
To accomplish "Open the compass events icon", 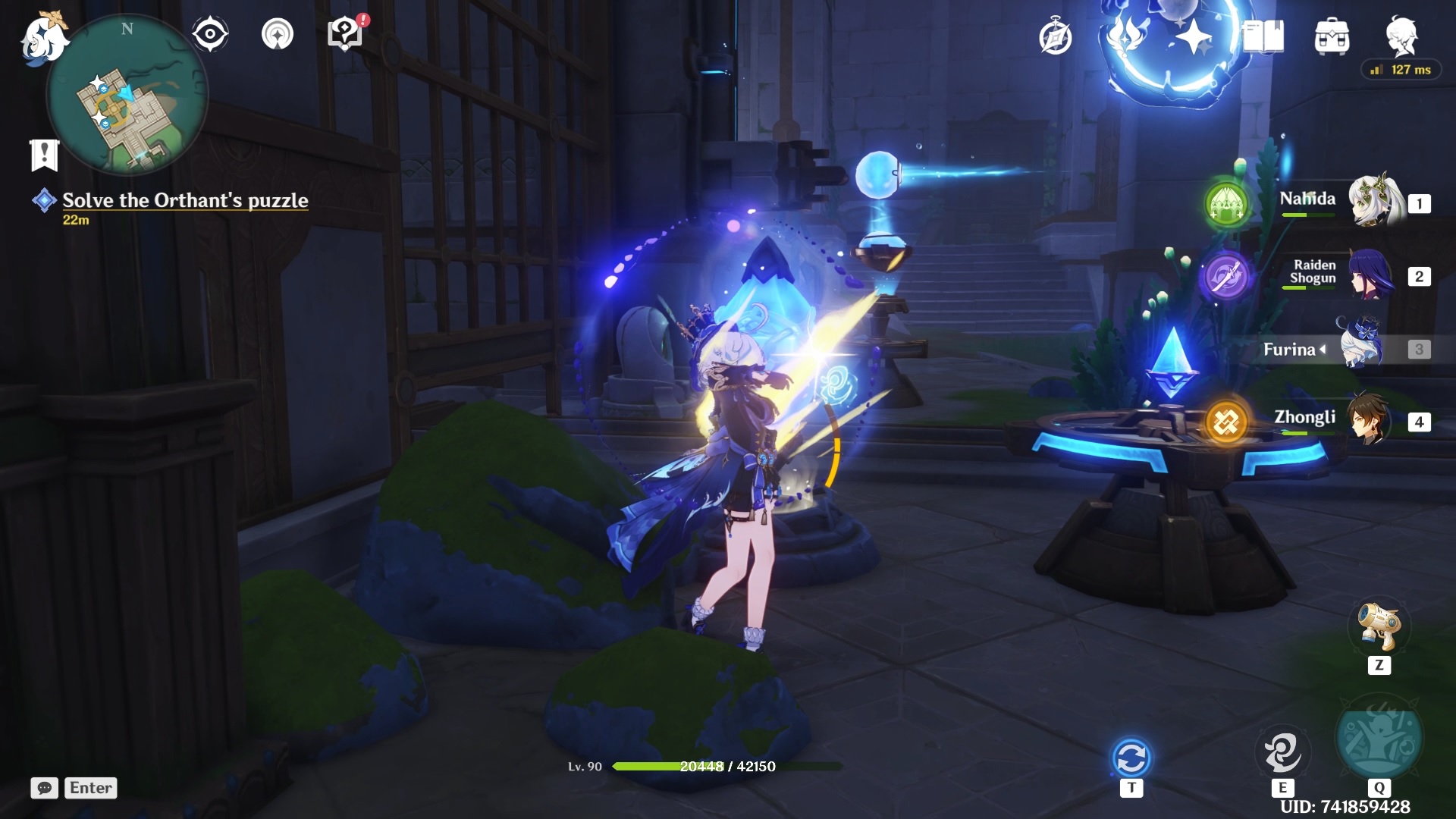I will pos(1055,37).
